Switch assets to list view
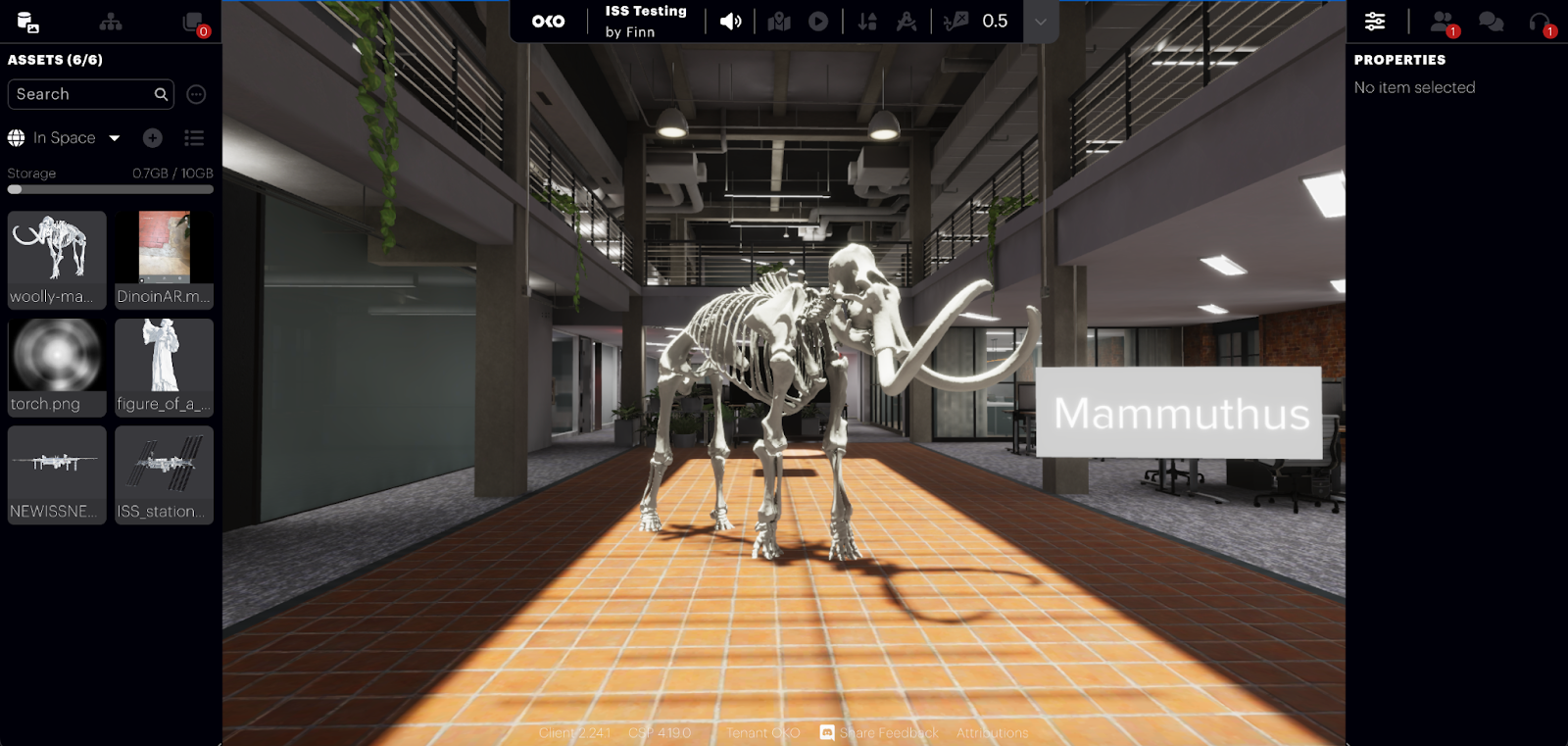 pyautogui.click(x=194, y=138)
